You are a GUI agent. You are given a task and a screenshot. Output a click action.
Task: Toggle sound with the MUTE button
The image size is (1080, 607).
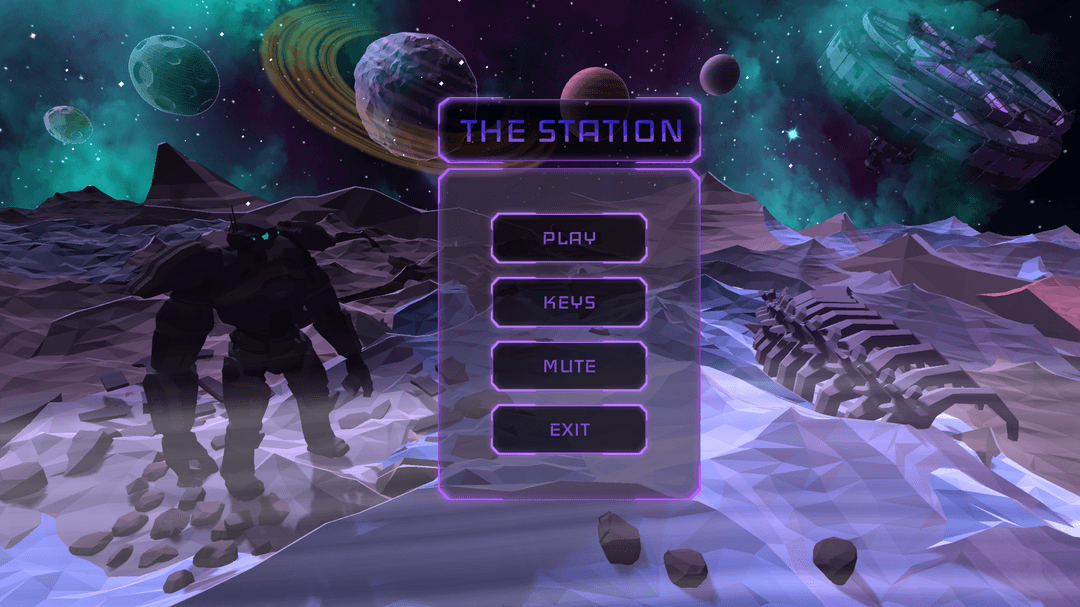569,366
